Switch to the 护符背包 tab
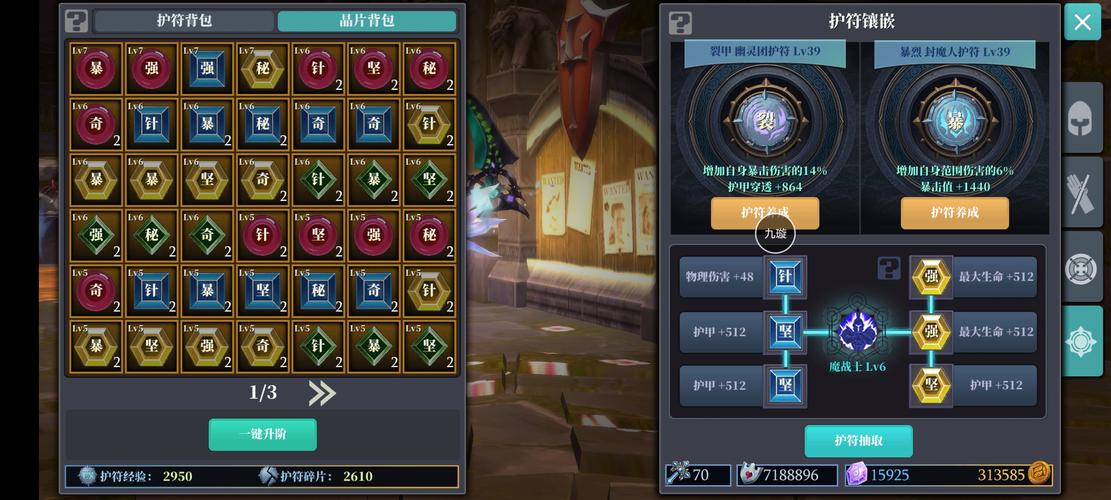 pyautogui.click(x=184, y=21)
